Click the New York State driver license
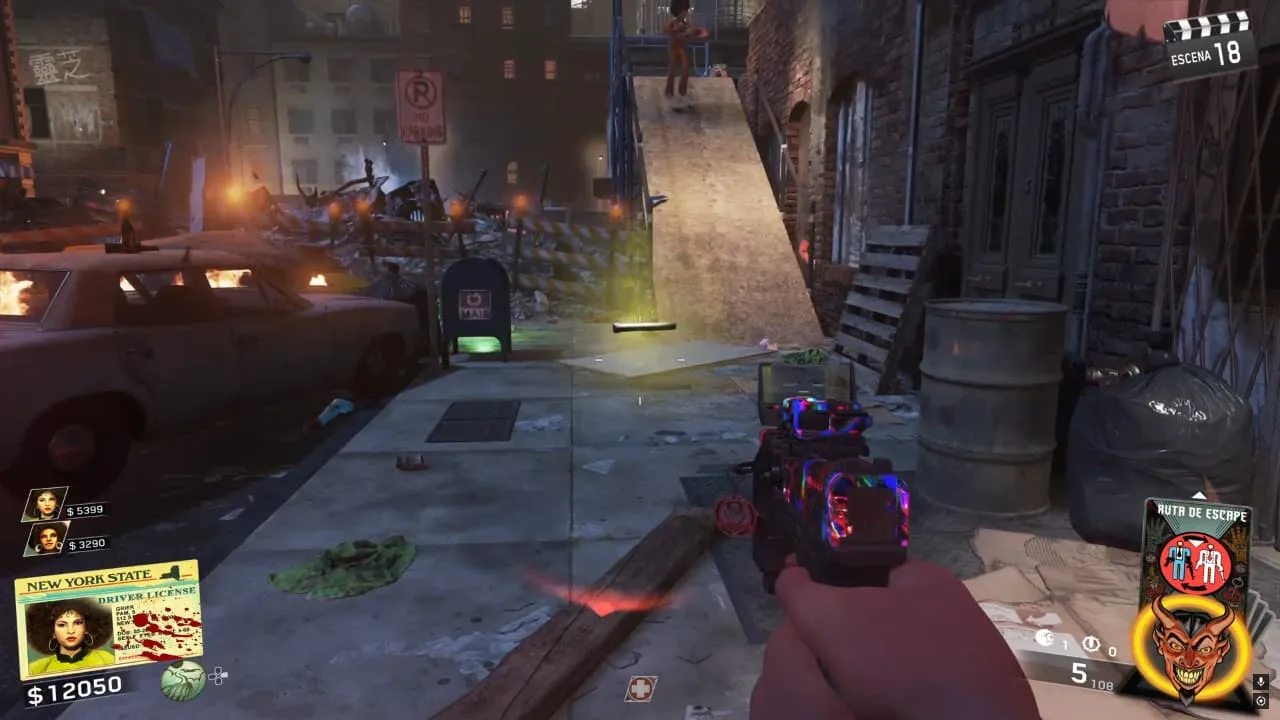 tap(108, 618)
